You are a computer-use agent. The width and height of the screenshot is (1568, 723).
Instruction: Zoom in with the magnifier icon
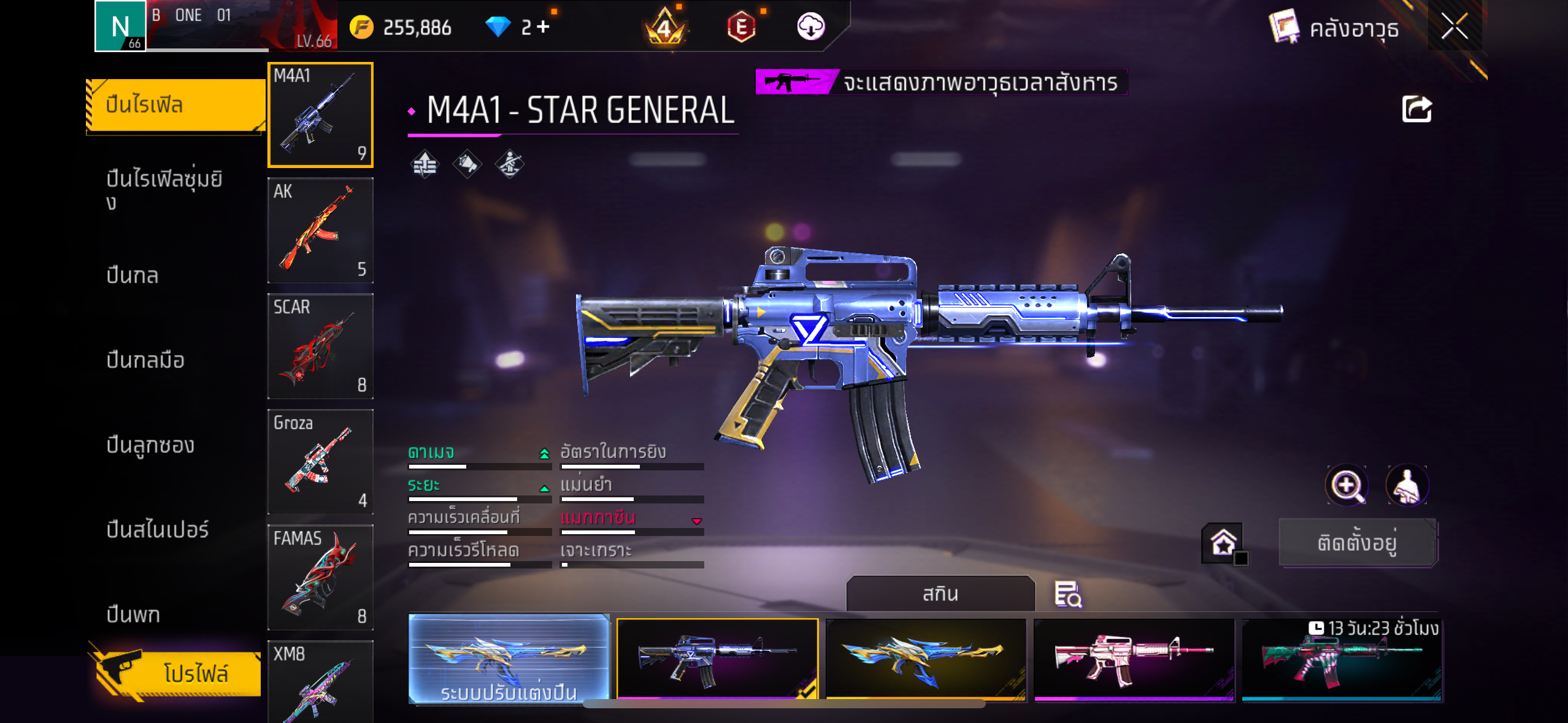click(x=1347, y=486)
